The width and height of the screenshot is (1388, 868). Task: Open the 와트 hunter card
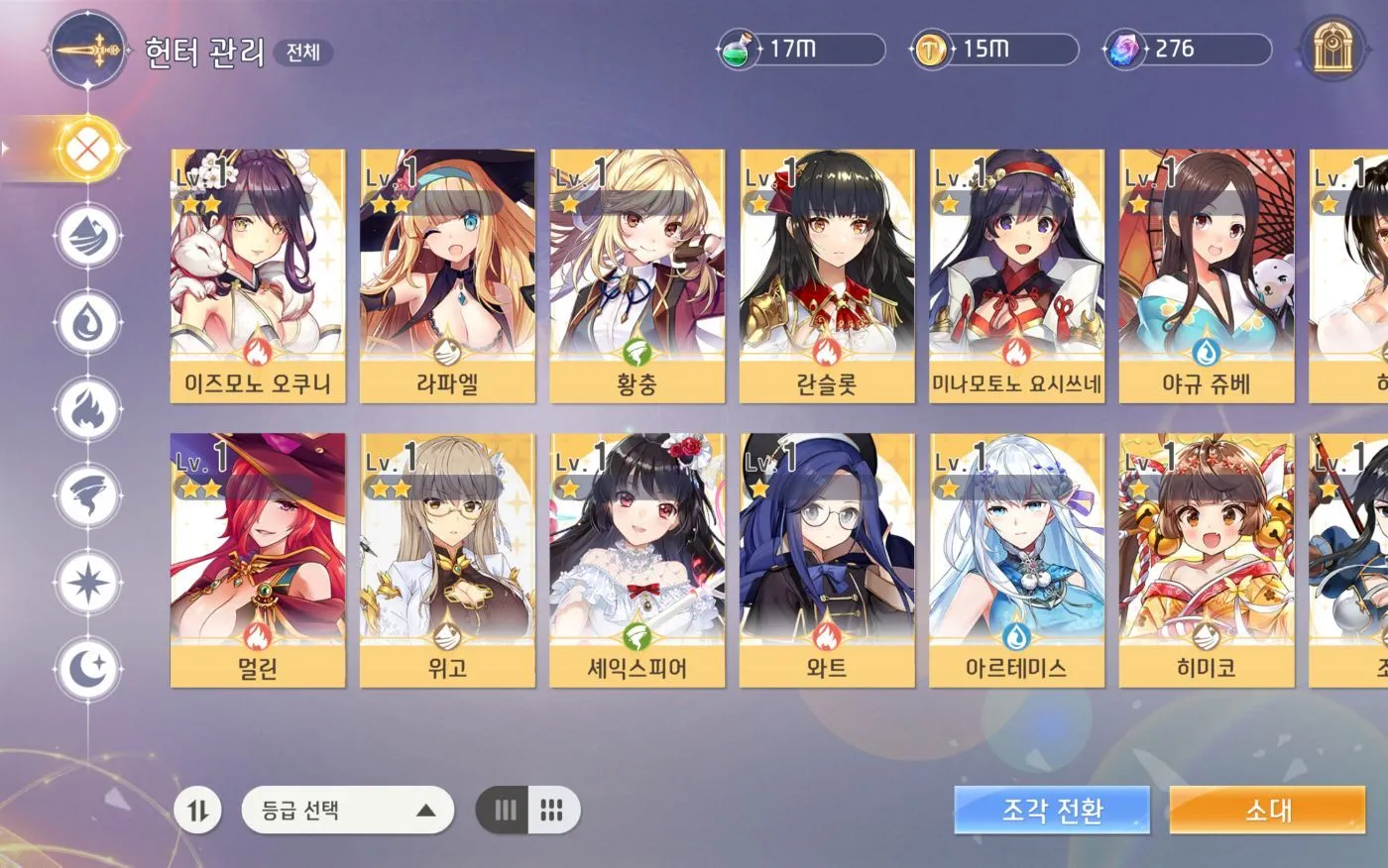pyautogui.click(x=827, y=560)
